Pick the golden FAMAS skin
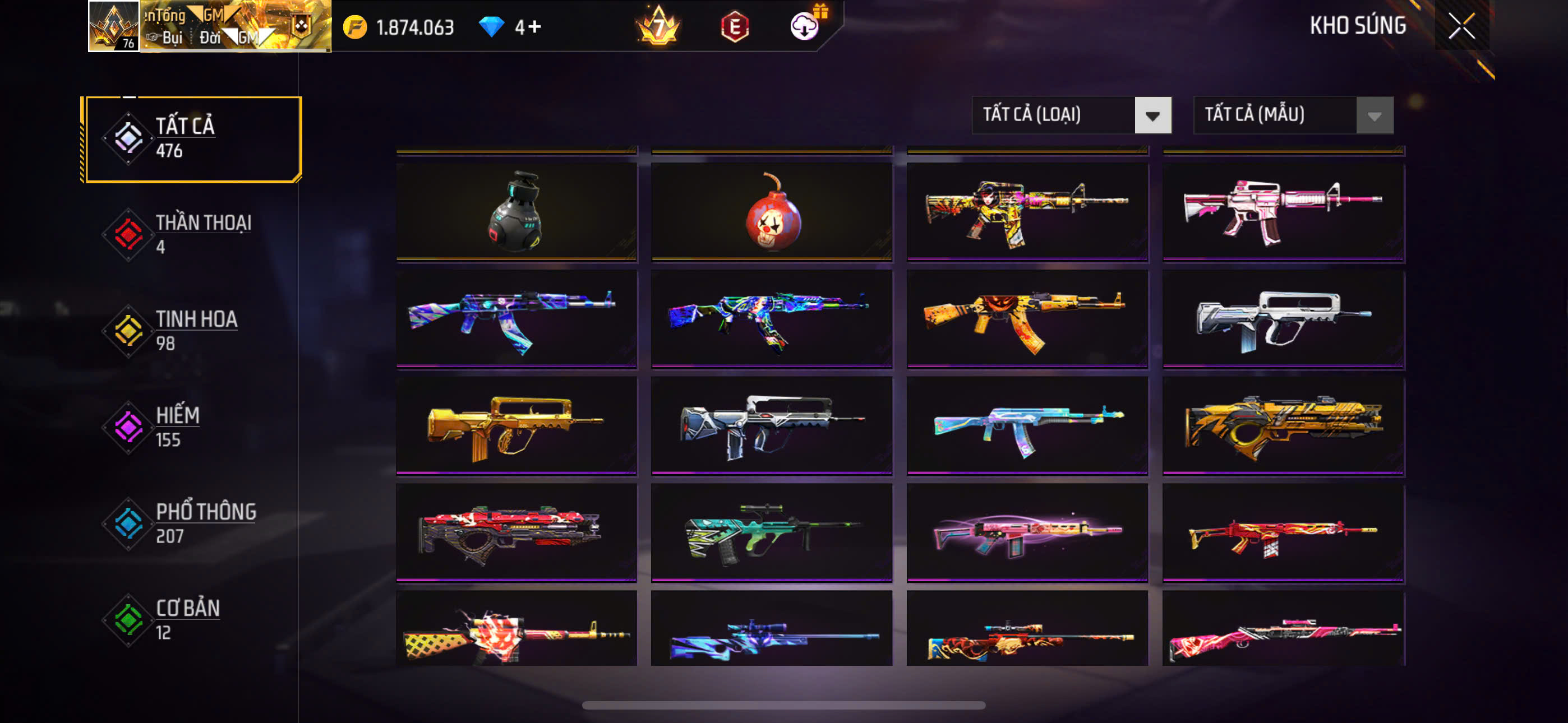The image size is (1568, 723). (516, 425)
